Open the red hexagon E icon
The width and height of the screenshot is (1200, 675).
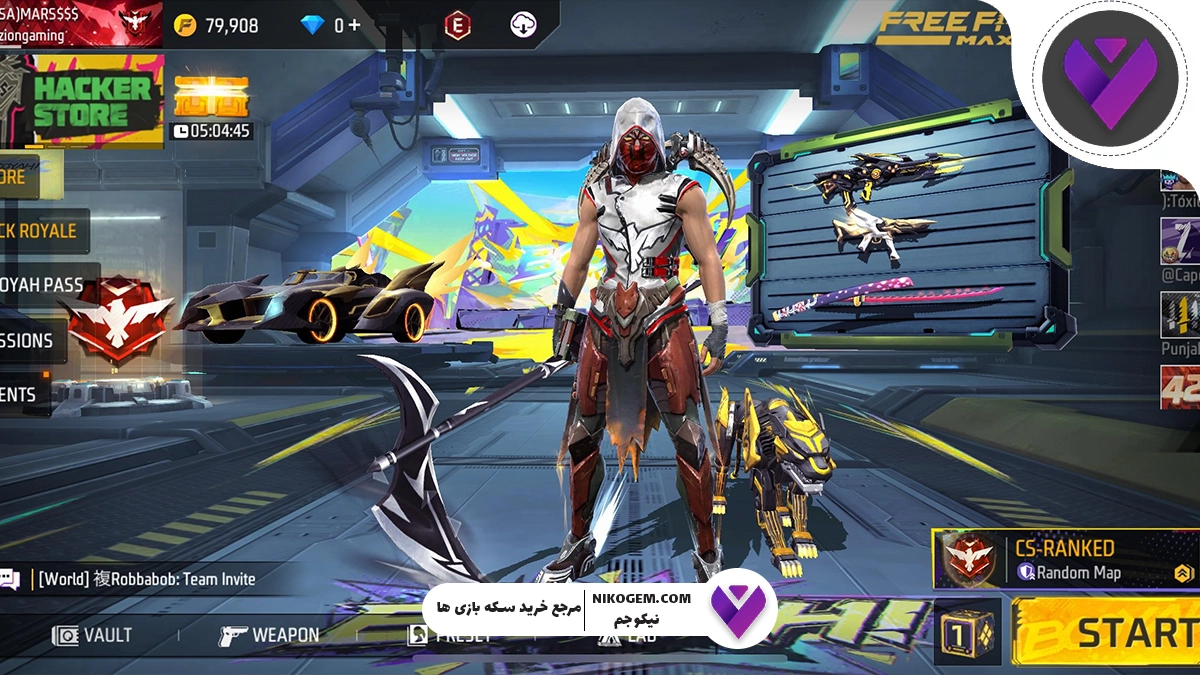click(457, 26)
